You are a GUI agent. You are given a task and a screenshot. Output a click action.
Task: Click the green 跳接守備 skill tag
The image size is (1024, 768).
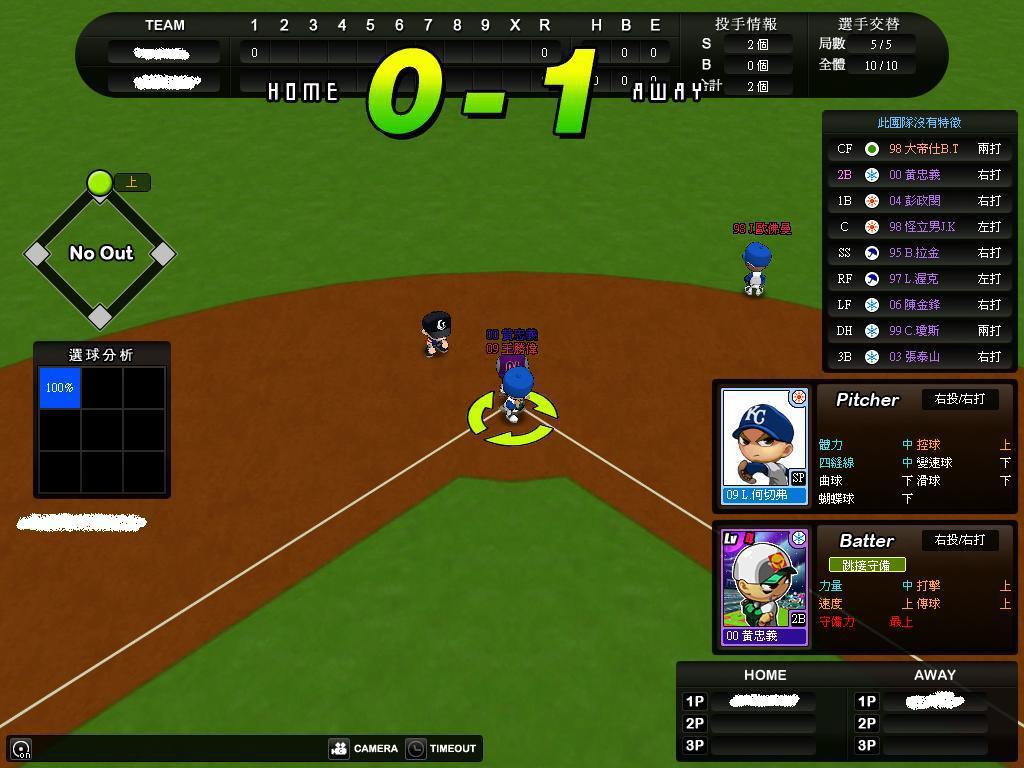(x=866, y=565)
